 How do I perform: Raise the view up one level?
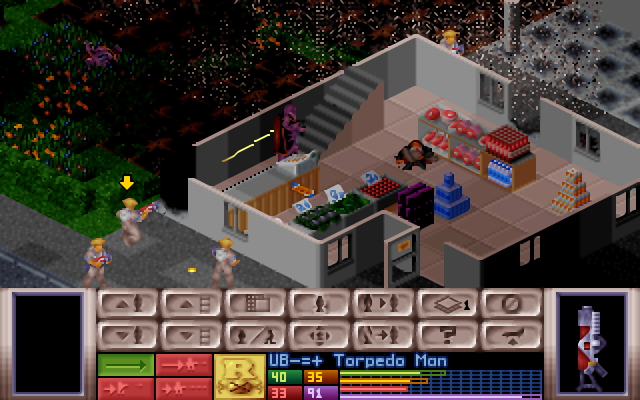tap(191, 303)
